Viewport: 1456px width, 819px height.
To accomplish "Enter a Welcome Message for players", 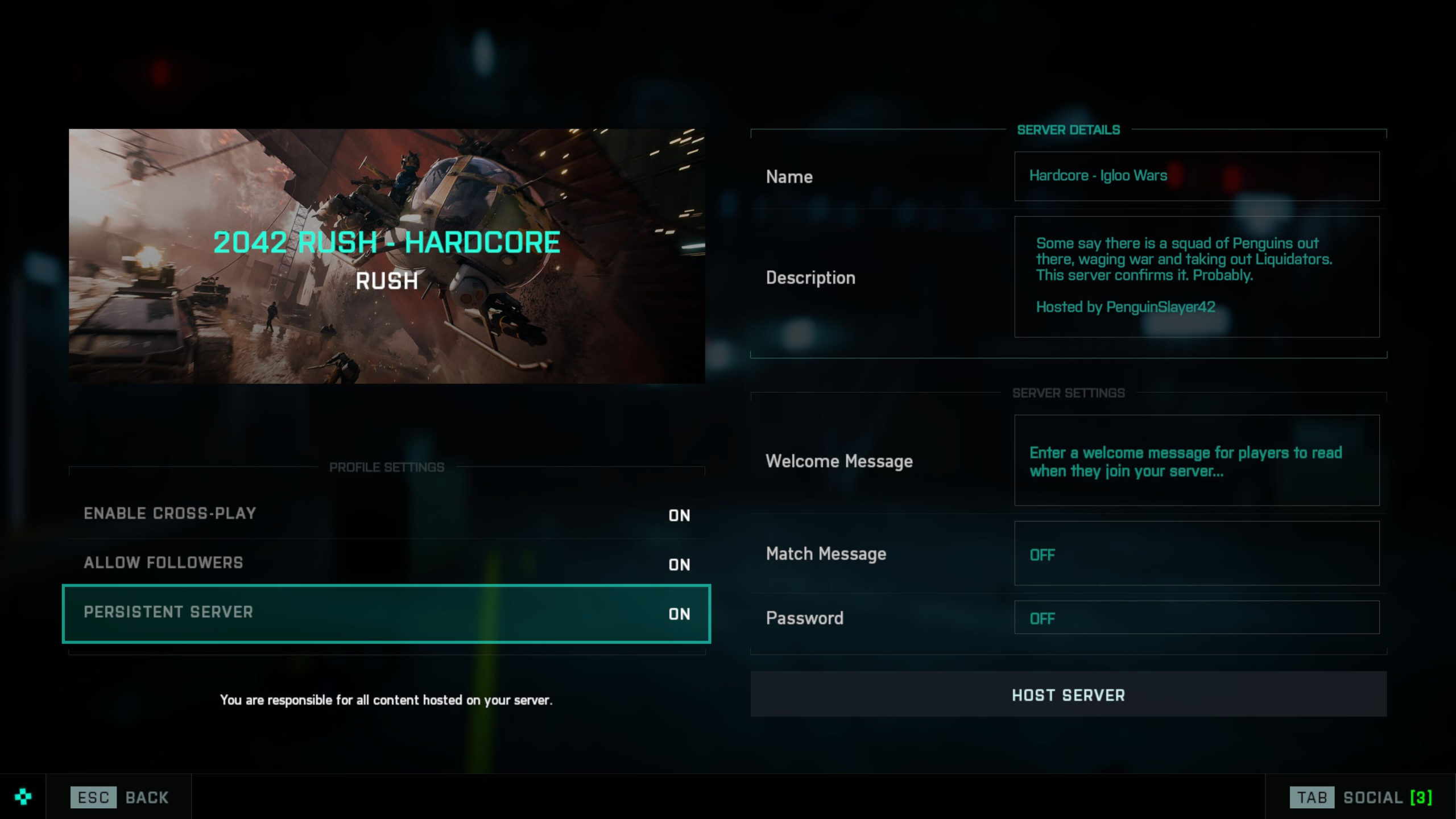I will (1196, 461).
